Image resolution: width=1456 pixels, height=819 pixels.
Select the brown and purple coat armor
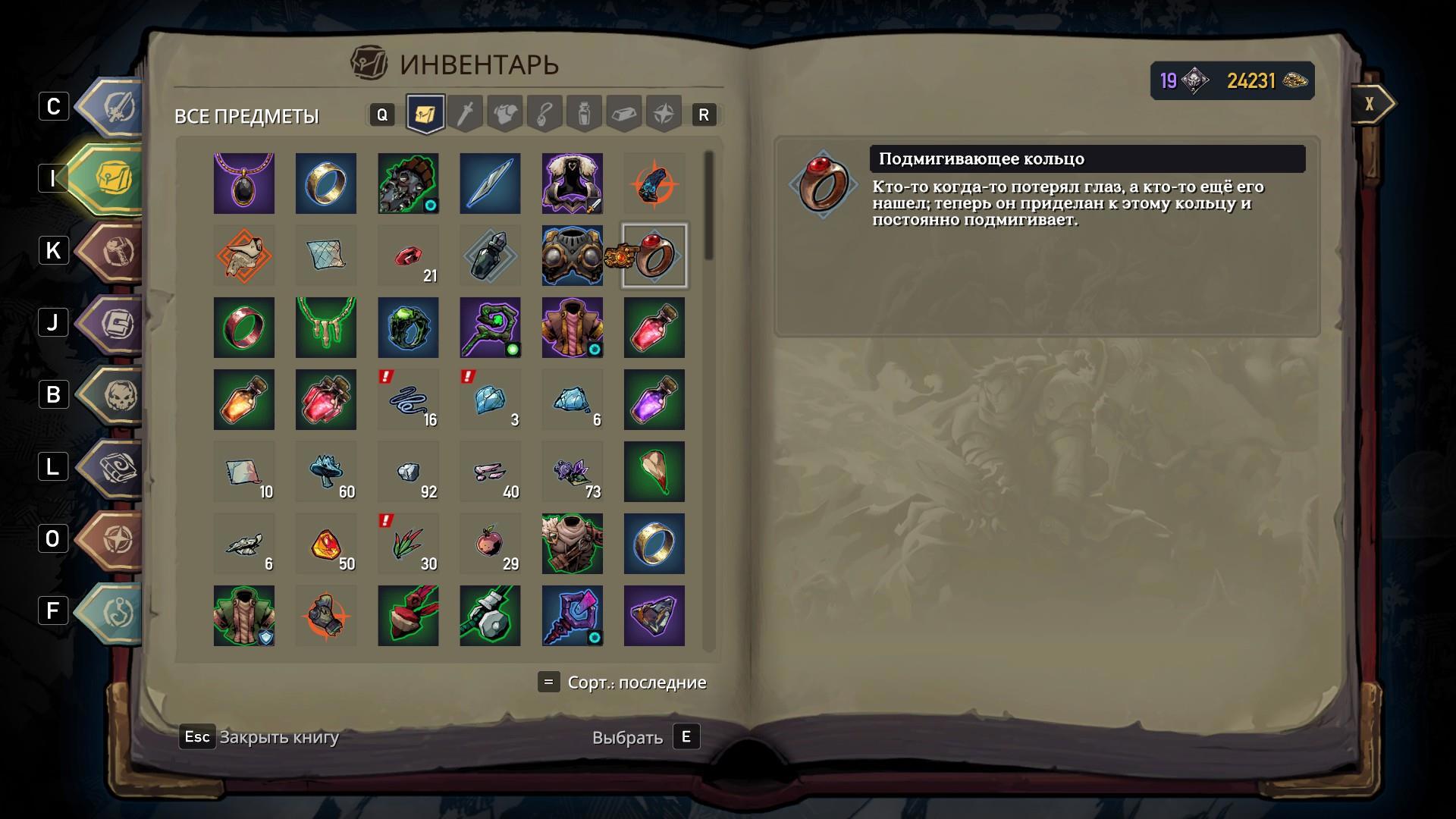(573, 328)
